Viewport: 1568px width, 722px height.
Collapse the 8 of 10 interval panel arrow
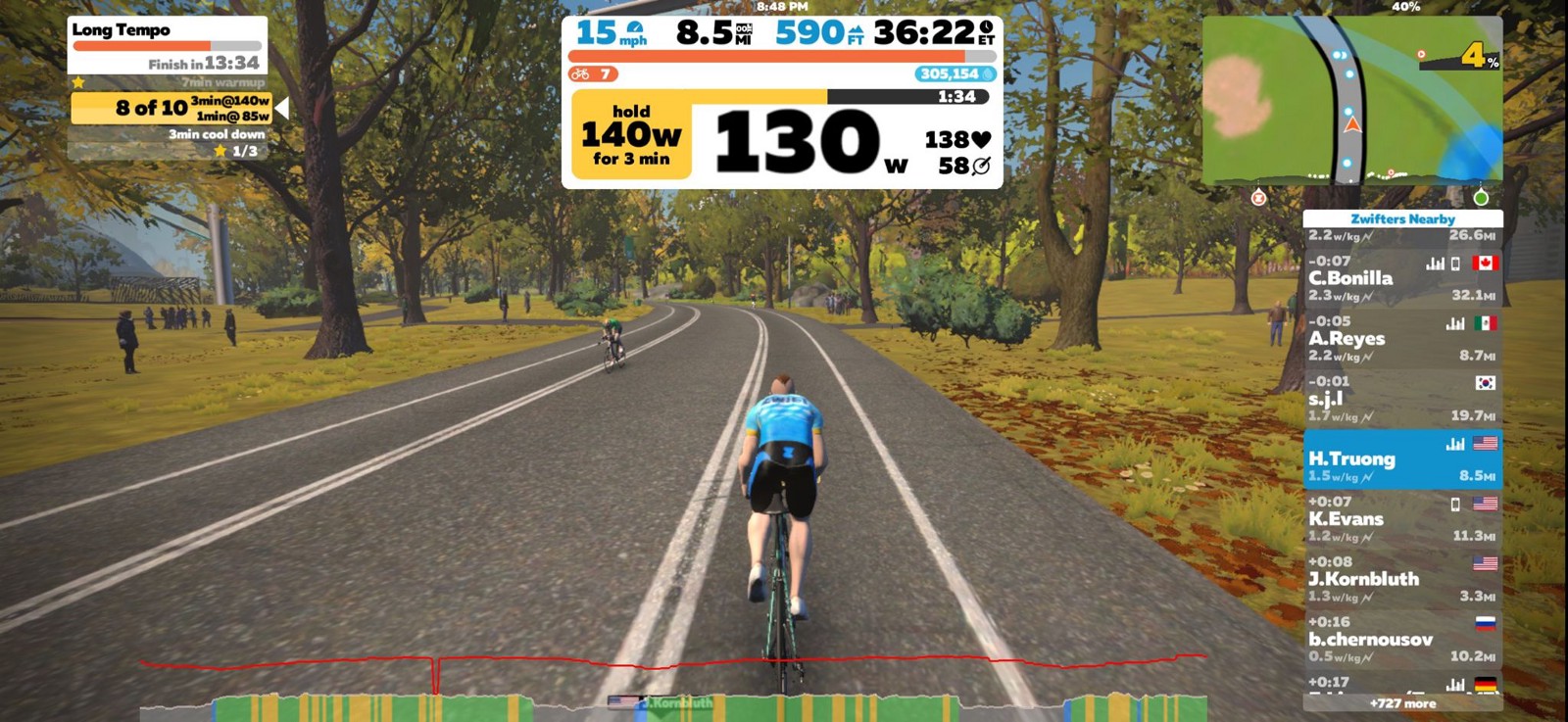[280, 107]
